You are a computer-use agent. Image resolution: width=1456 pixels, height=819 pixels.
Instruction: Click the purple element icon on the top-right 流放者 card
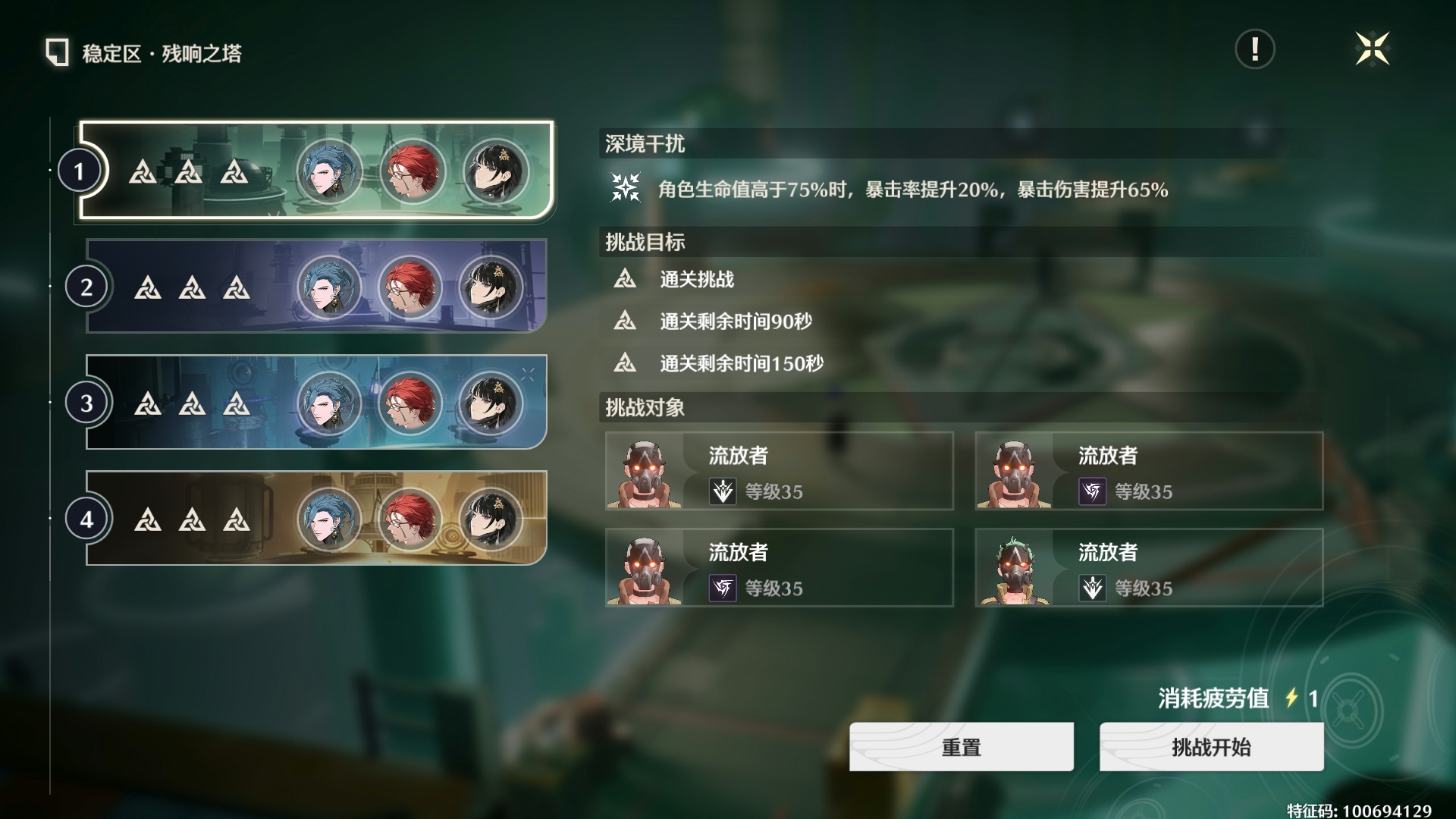click(1092, 490)
